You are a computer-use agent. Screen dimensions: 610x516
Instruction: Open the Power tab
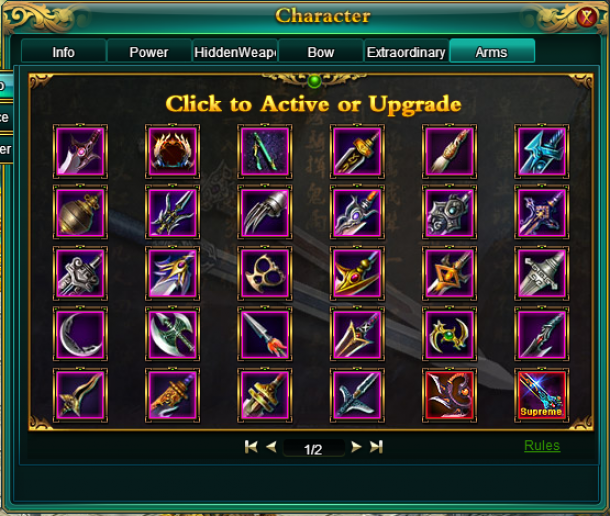click(149, 52)
